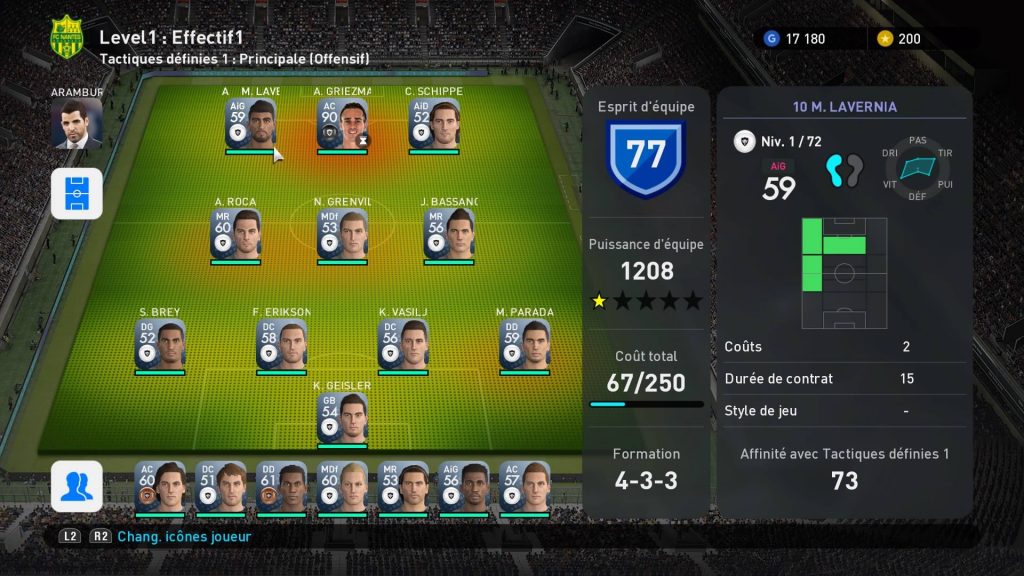
Task: Choose the bench MDf rated 60
Action: 342,486
